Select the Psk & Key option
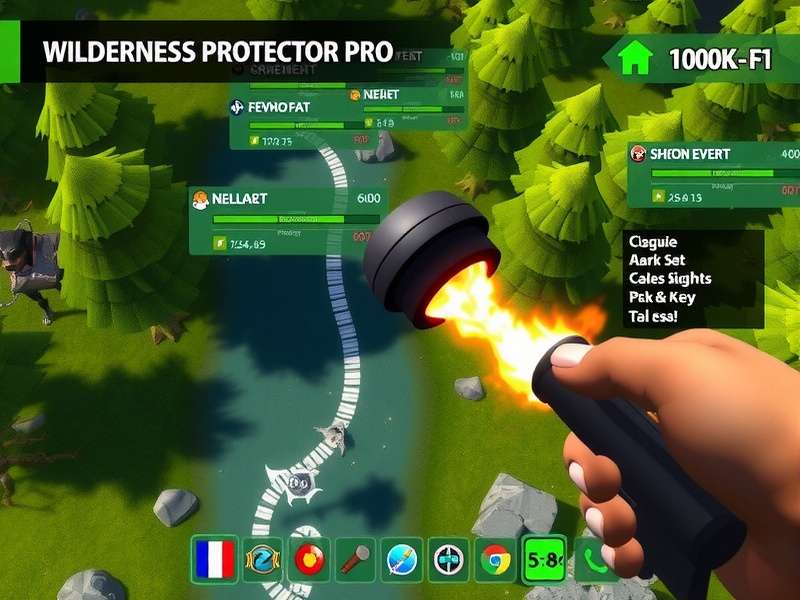 (x=661, y=297)
